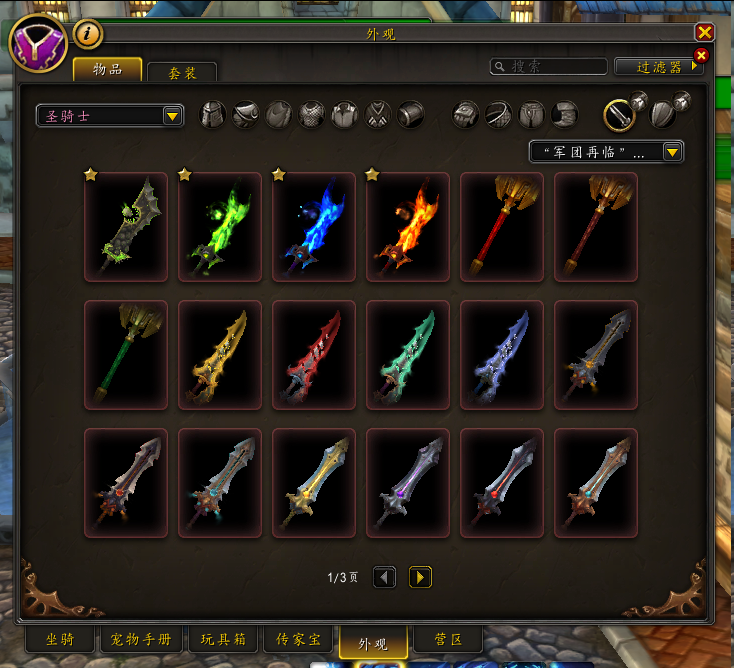Pick the blue flaming sword appearance

tap(314, 227)
